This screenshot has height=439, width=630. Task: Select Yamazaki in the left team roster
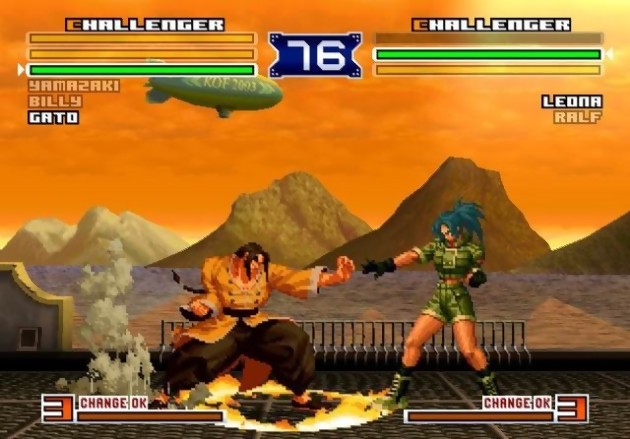[60, 86]
